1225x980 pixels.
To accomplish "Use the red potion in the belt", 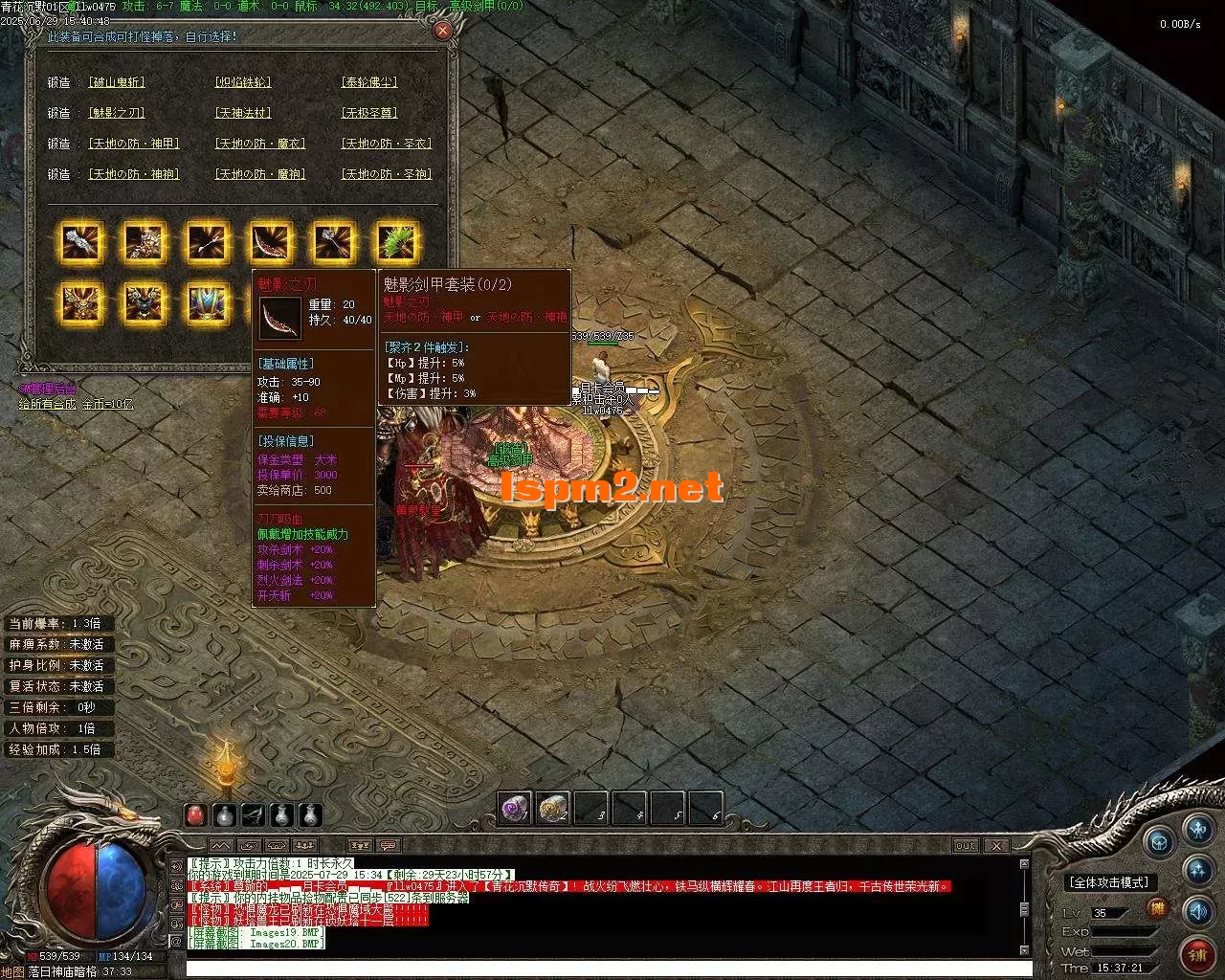I will point(195,815).
